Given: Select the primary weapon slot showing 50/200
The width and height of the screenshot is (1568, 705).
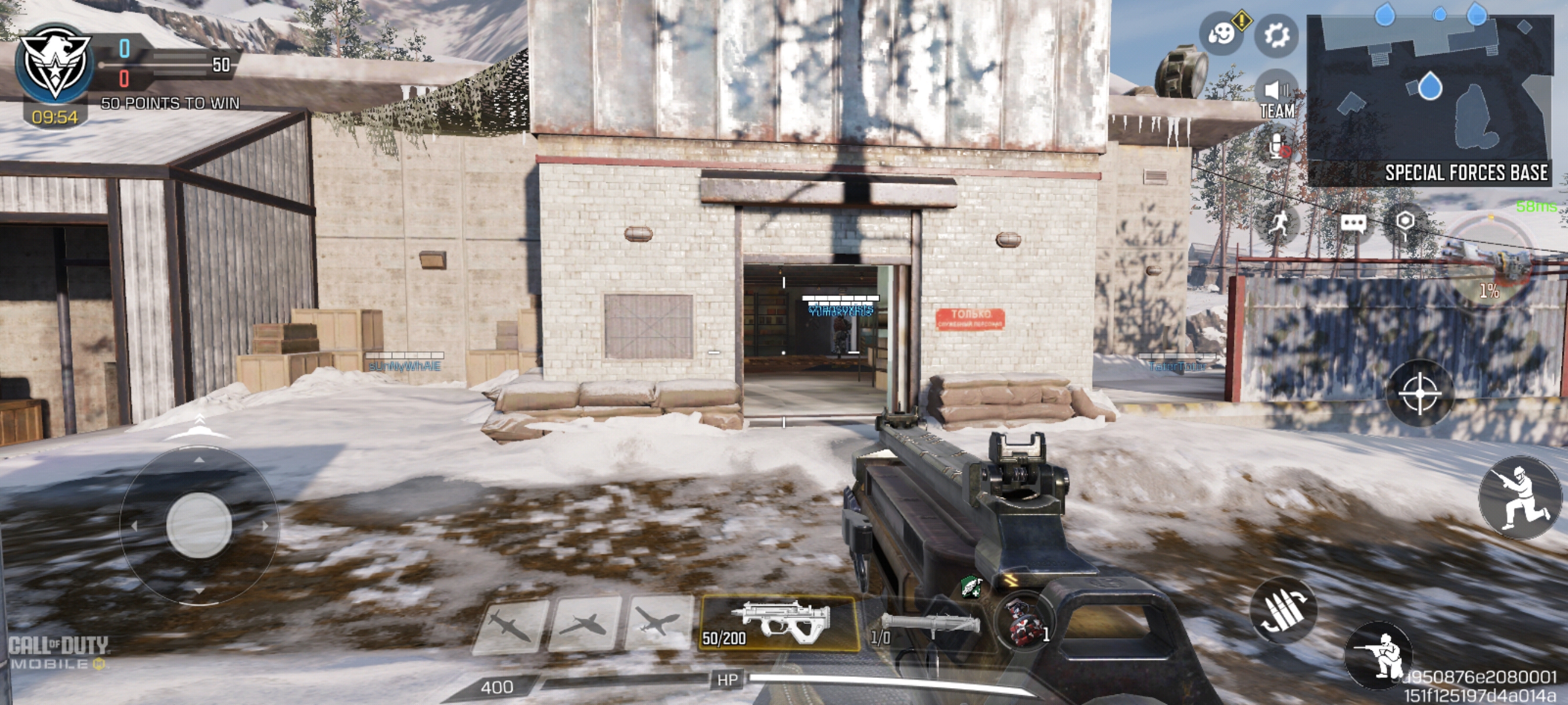Looking at the screenshot, I should [779, 623].
